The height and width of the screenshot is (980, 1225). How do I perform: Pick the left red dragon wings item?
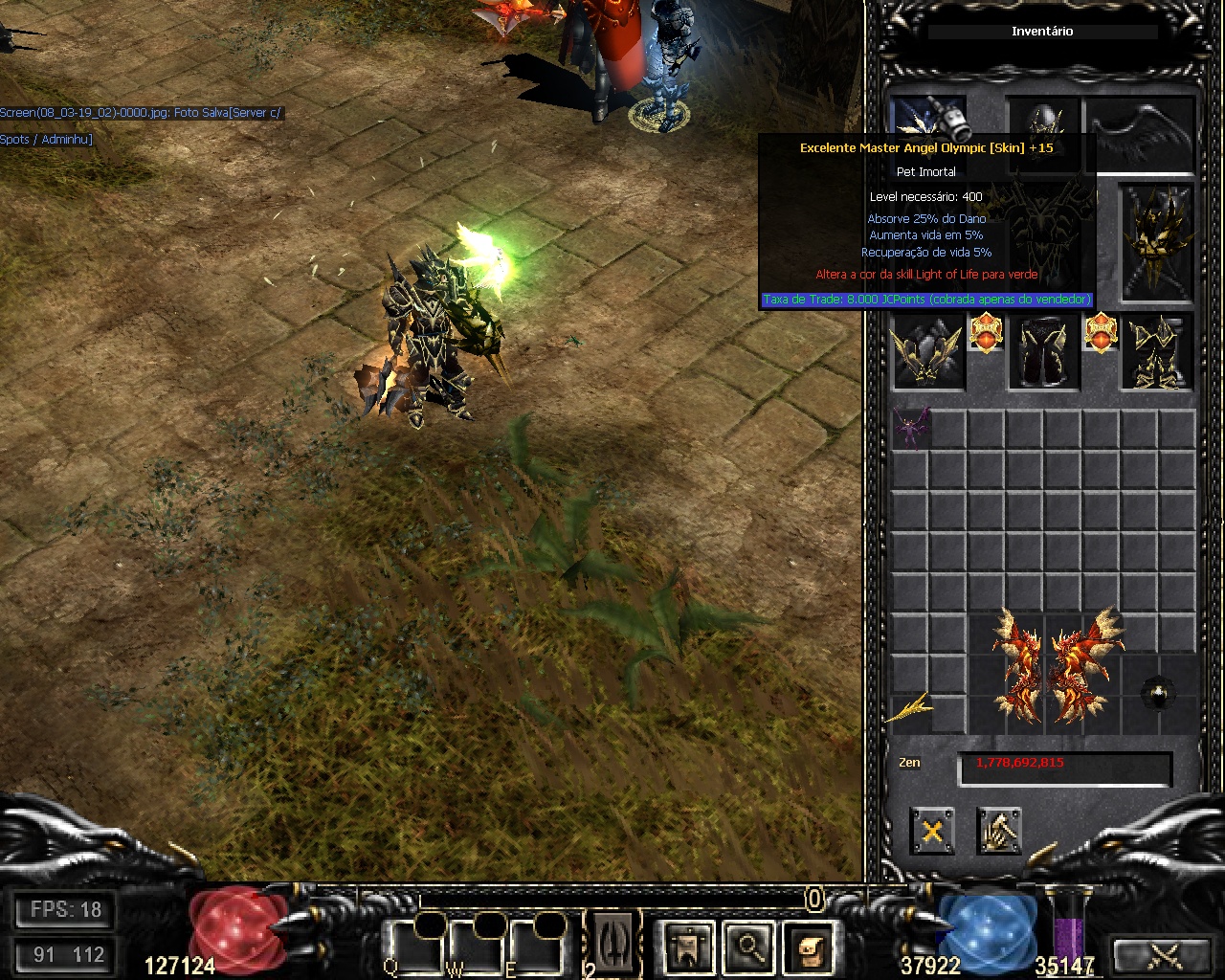[1016, 664]
